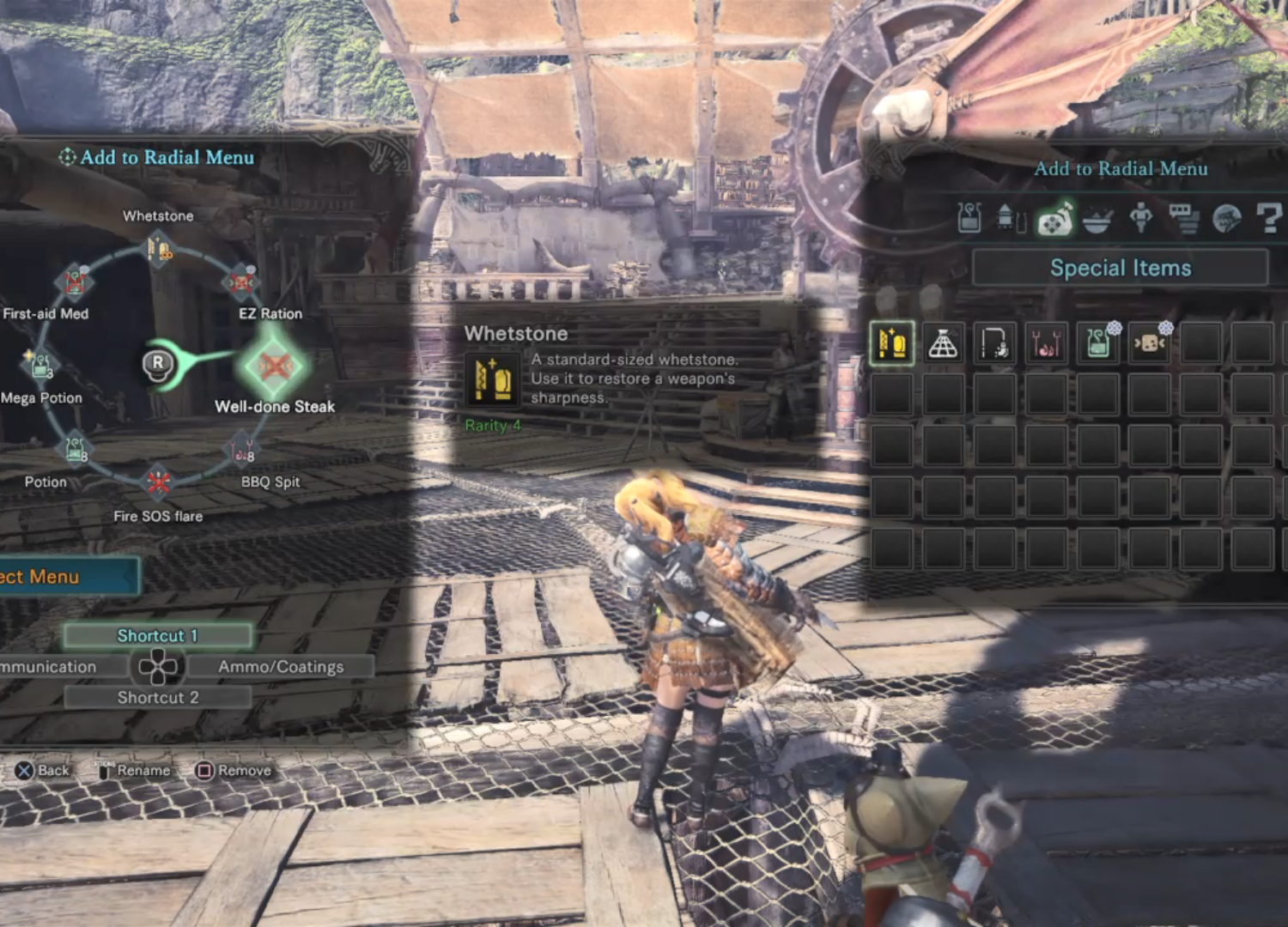Choose the fishing rod item slot
The image size is (1288, 927).
pos(995,343)
